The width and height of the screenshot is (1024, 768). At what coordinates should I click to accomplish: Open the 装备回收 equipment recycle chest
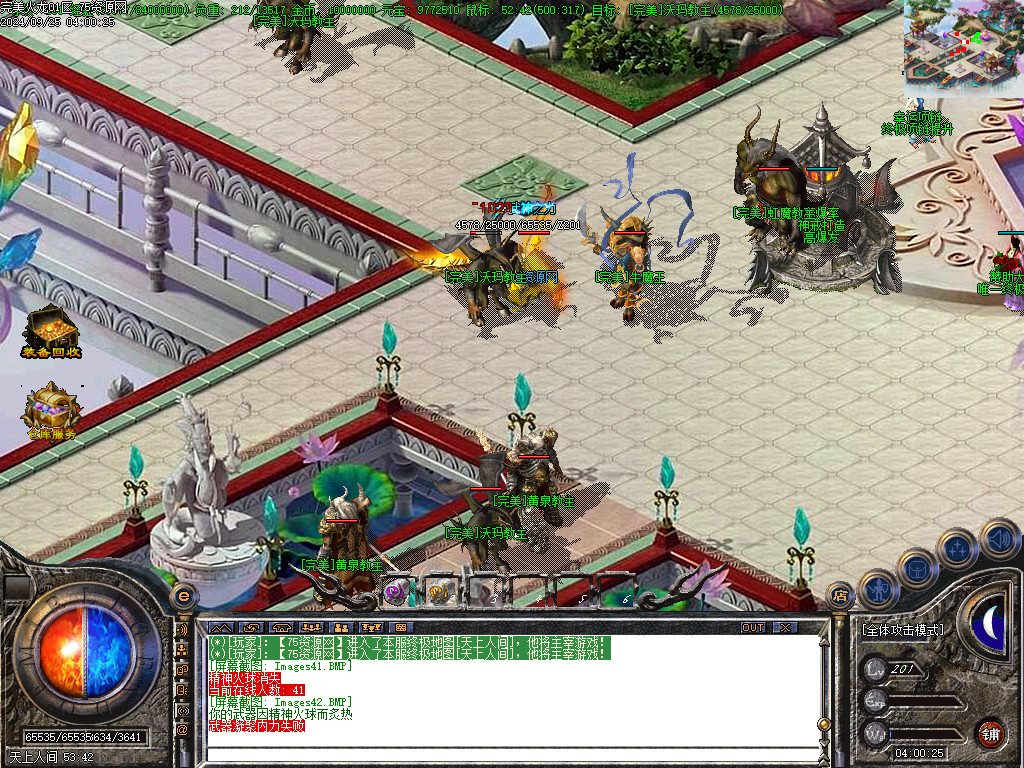[x=51, y=328]
